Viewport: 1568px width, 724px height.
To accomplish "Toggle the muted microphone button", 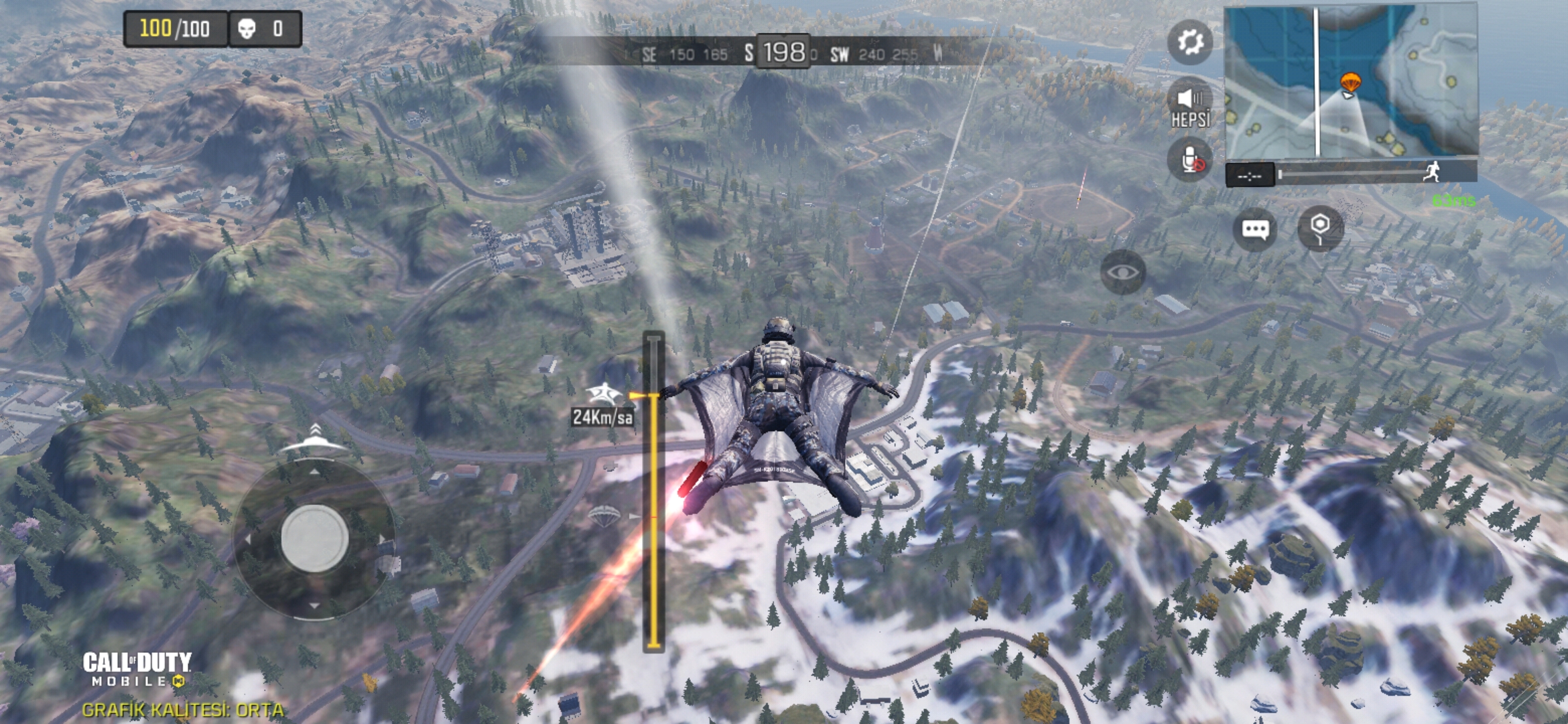I will (1190, 161).
